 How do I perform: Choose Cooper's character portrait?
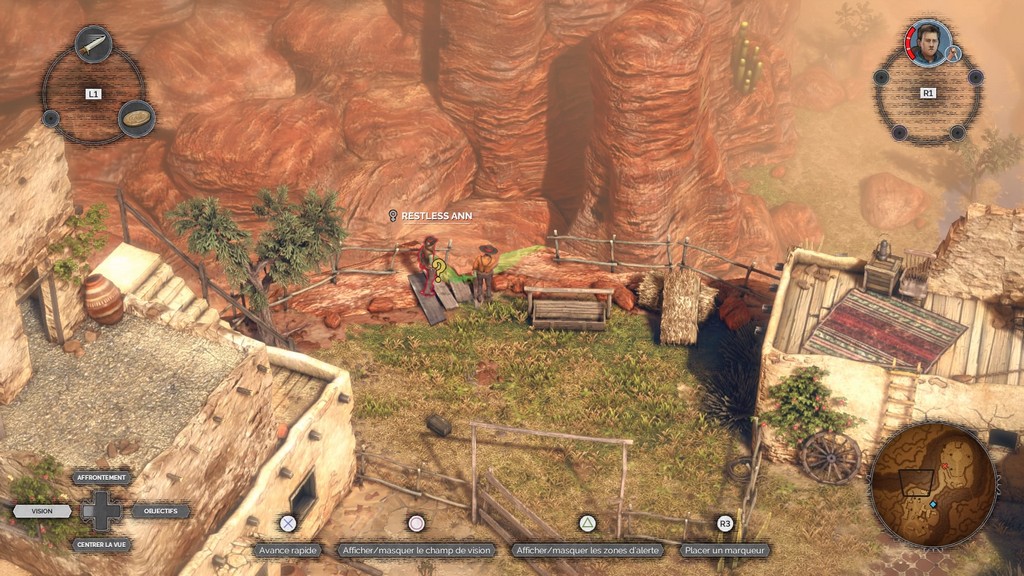(929, 42)
